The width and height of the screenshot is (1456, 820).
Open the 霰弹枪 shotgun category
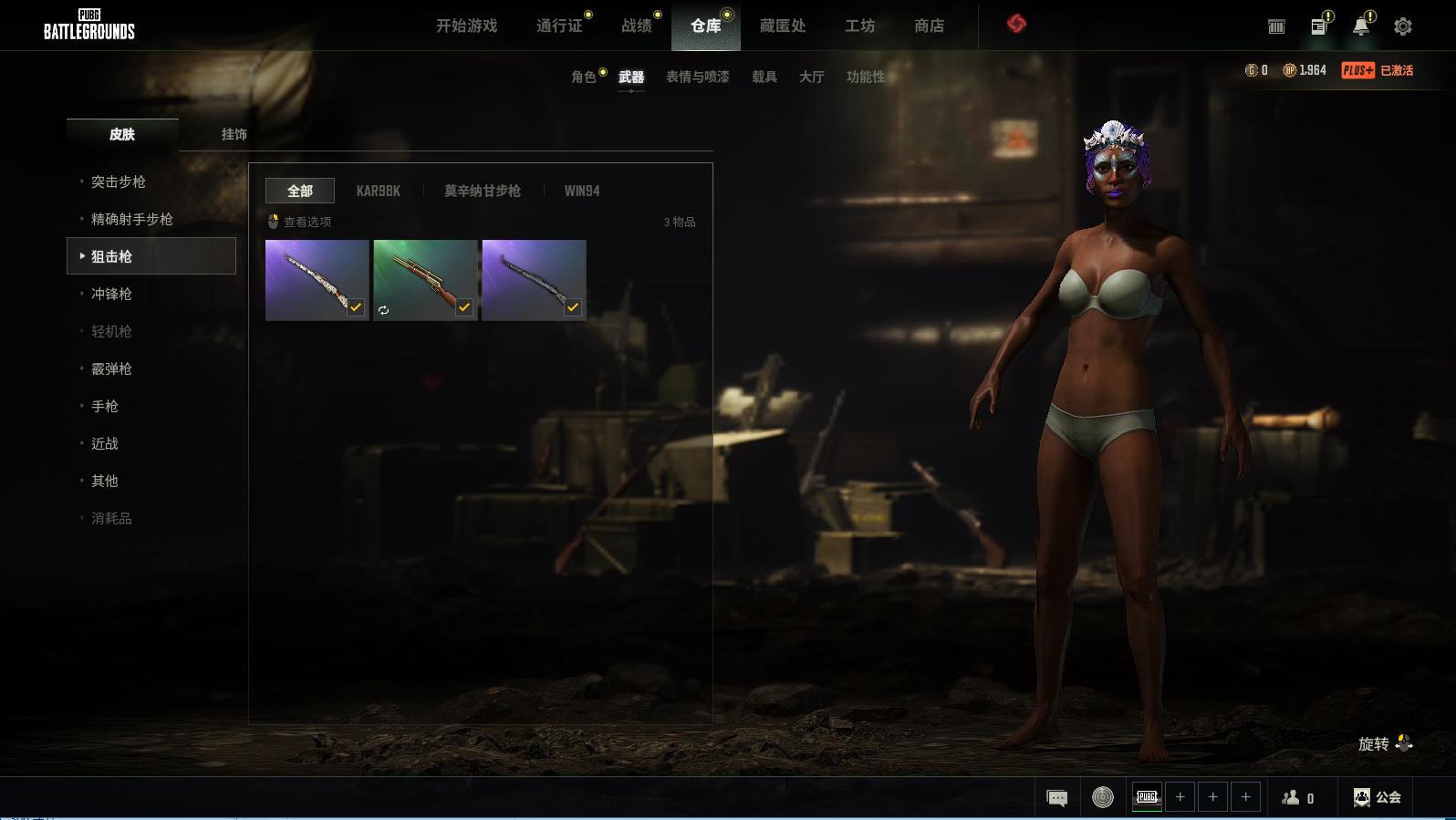coord(111,369)
